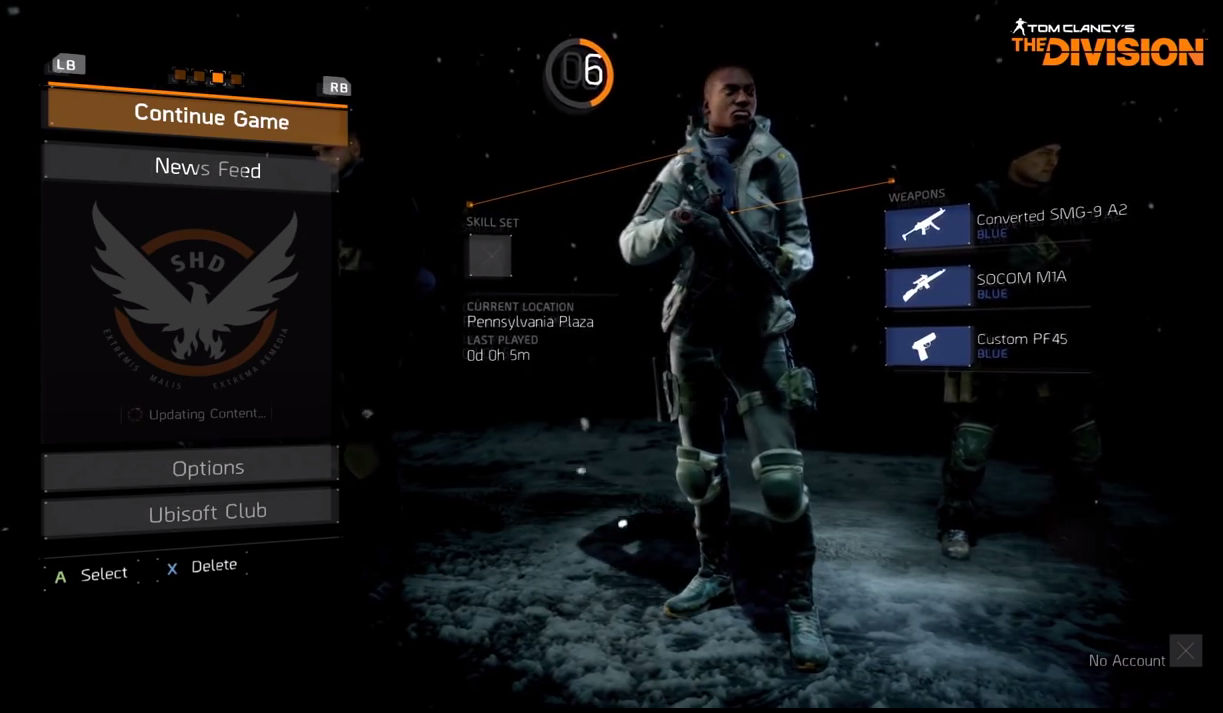Select the Converted SMG-9 A2 weapon icon
The width and height of the screenshot is (1223, 713).
926,226
